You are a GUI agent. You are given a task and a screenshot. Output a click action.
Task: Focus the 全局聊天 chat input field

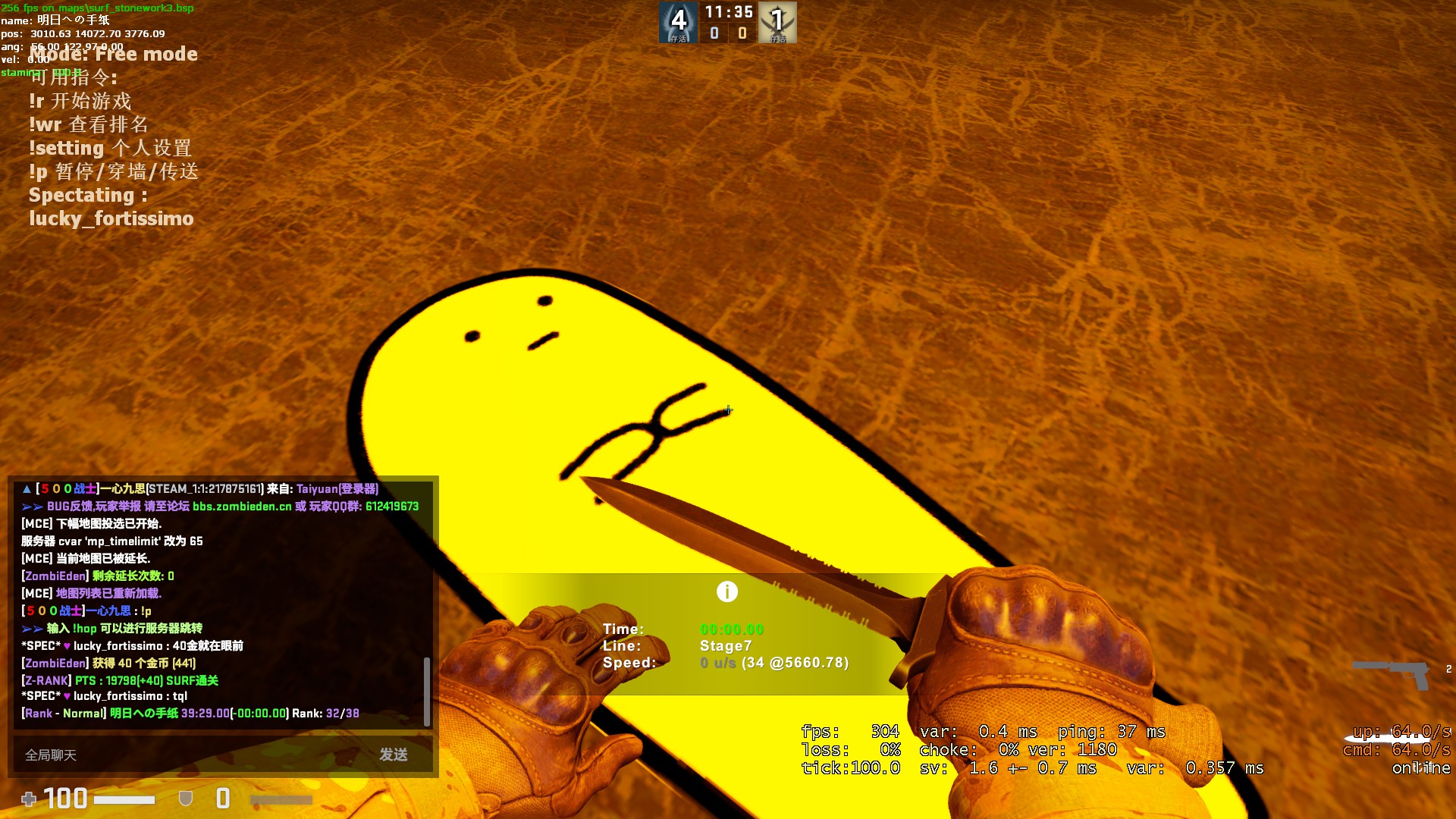190,755
